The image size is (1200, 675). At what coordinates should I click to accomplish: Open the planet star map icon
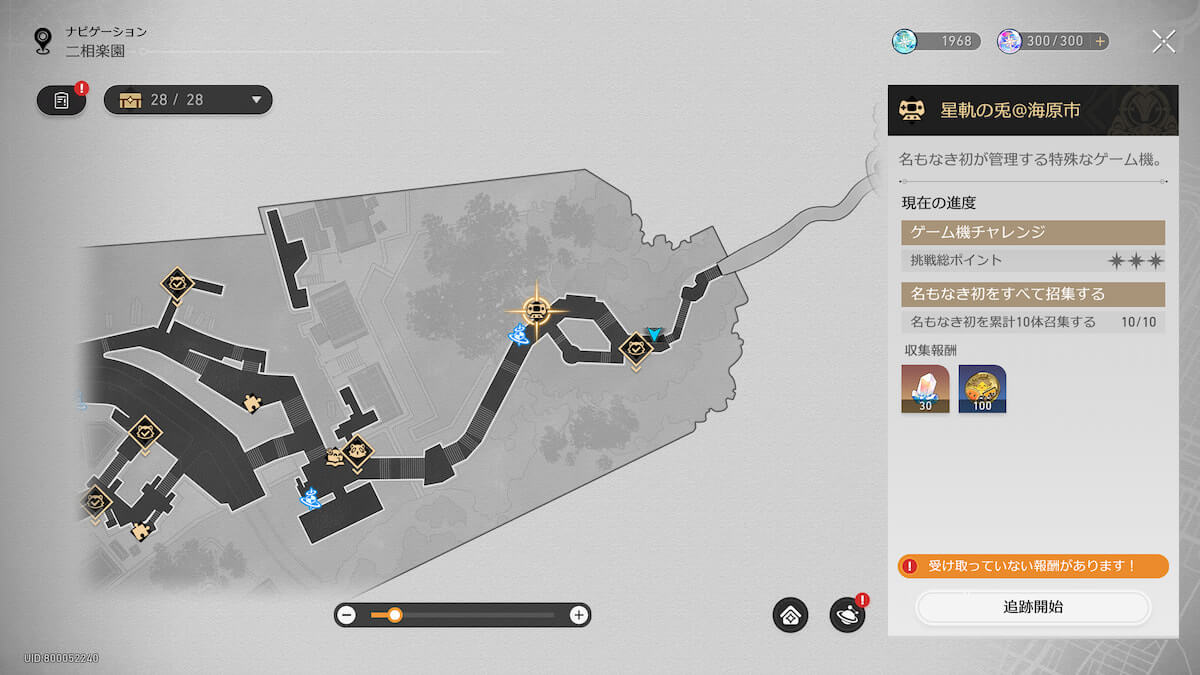pyautogui.click(x=847, y=615)
